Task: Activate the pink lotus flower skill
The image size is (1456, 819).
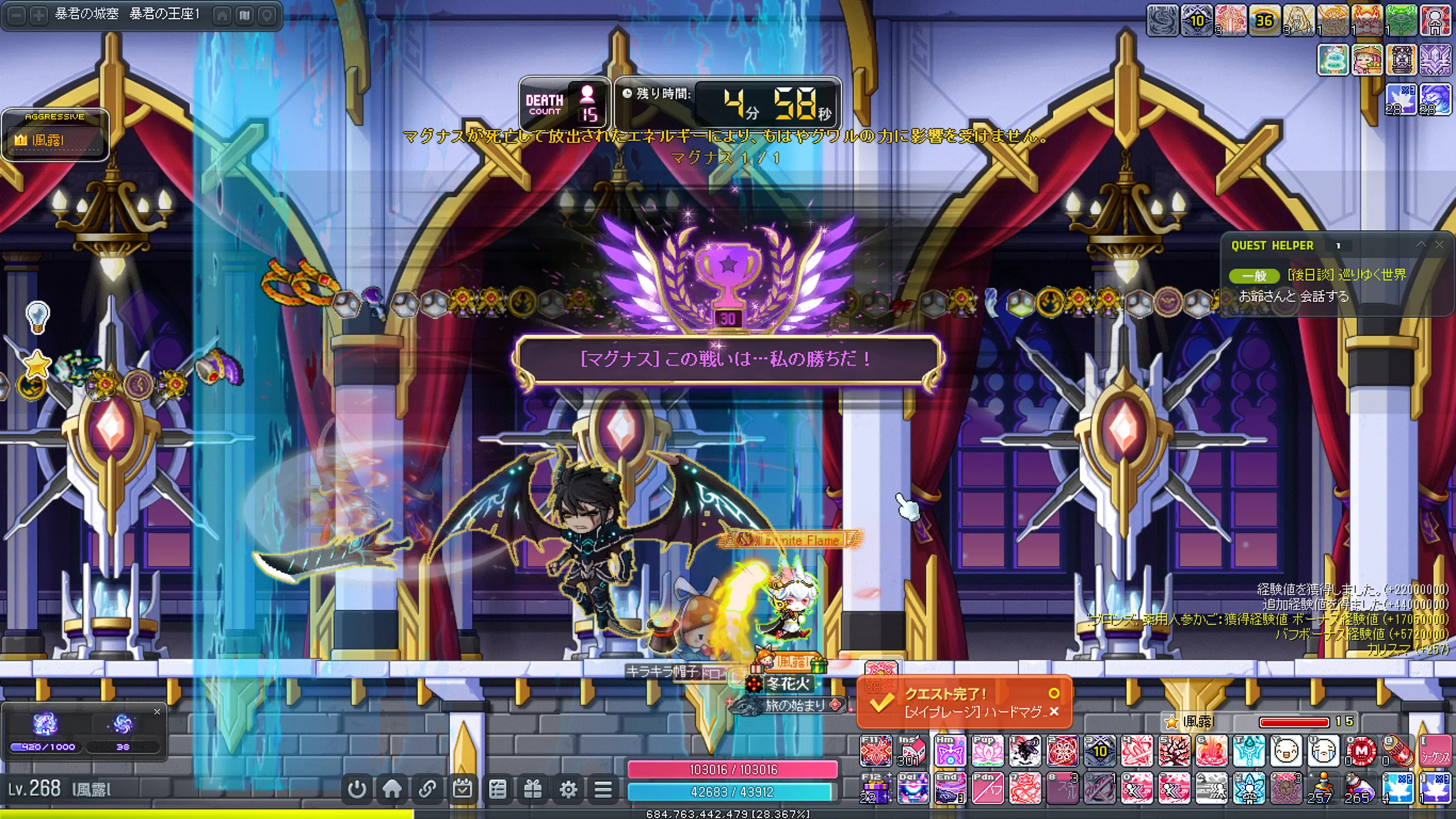Action: pos(987,751)
